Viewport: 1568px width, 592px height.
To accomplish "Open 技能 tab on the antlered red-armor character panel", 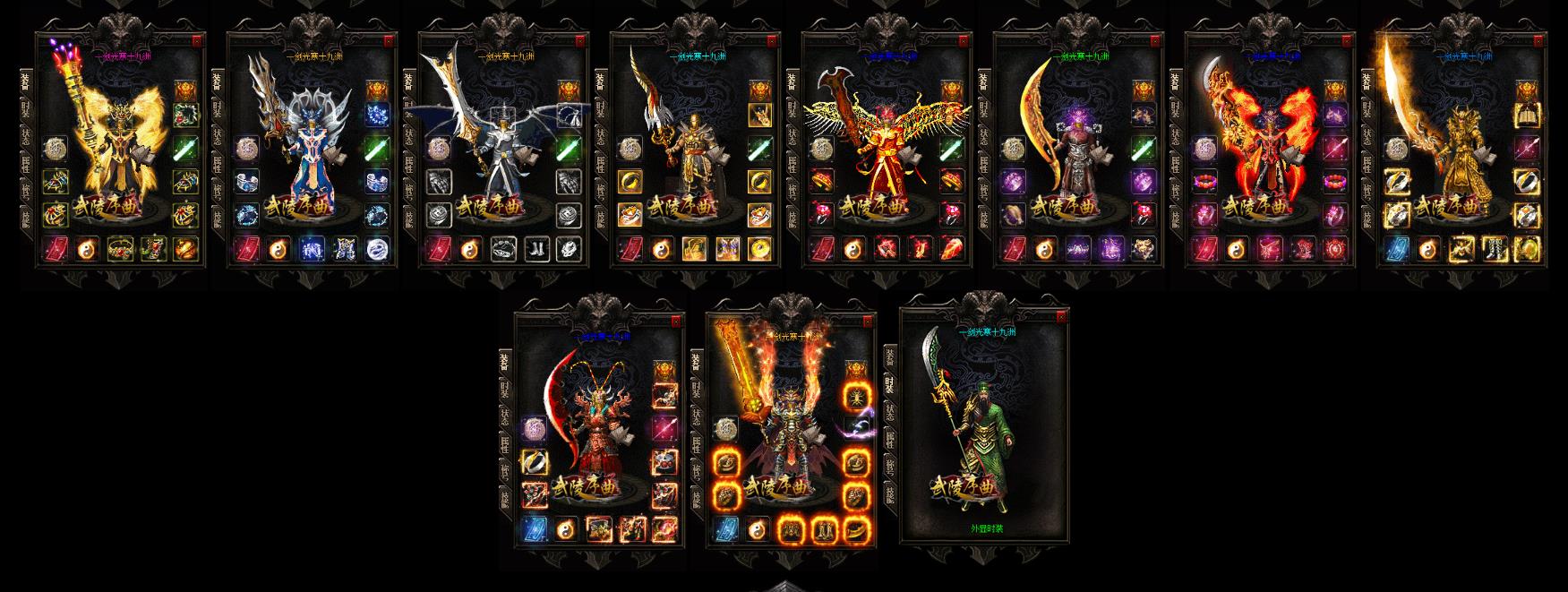I will 506,497.
